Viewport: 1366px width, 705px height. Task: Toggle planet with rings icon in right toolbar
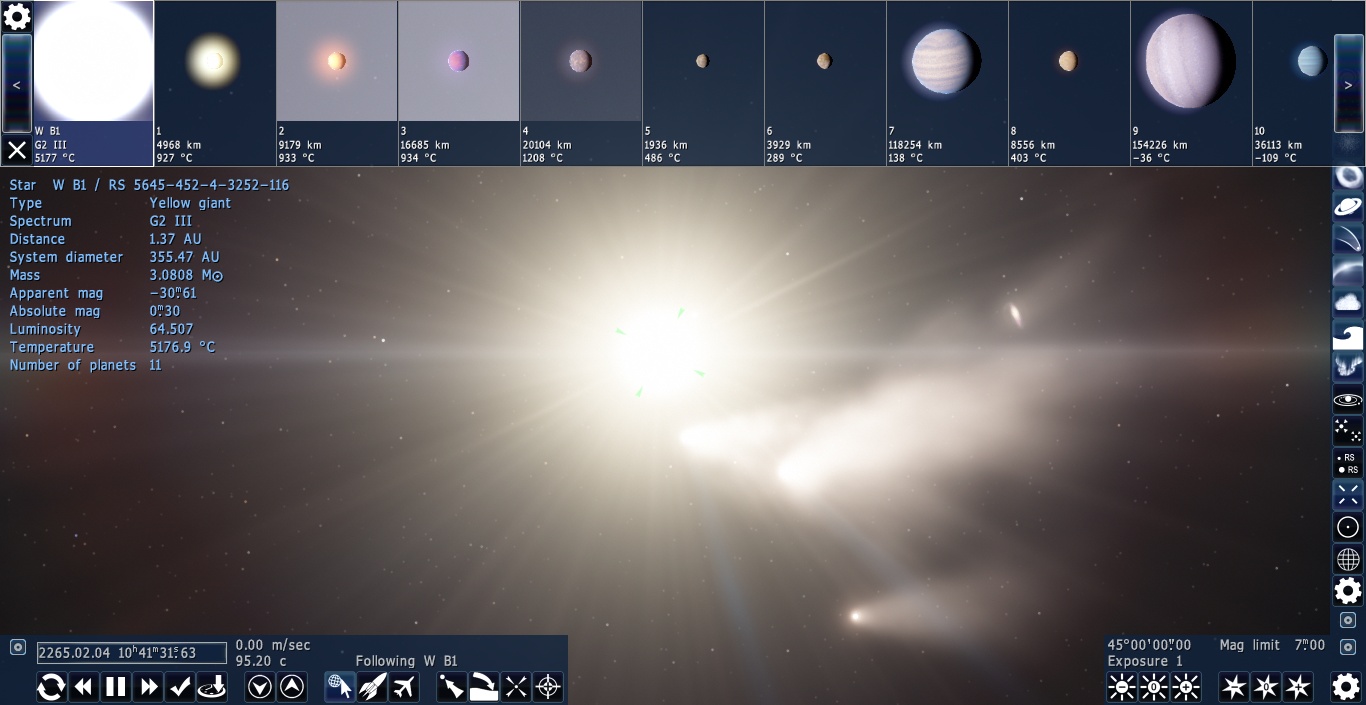[x=1348, y=207]
